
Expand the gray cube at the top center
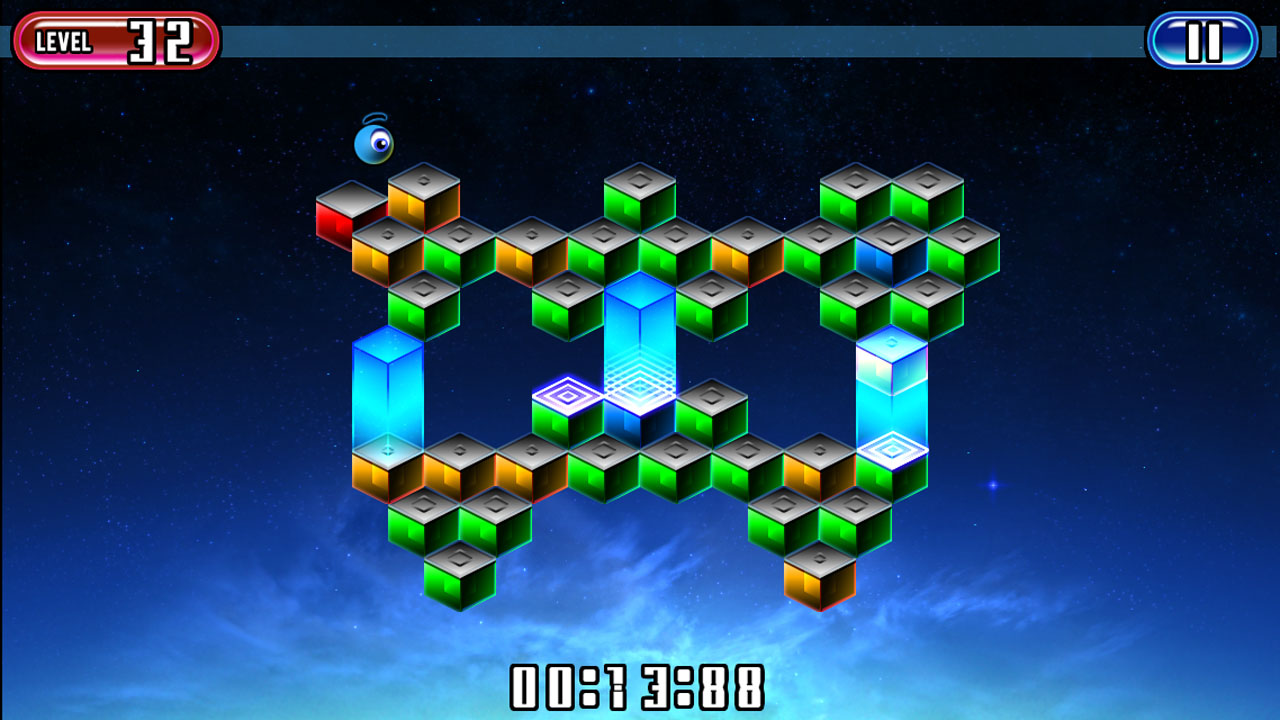(x=640, y=190)
